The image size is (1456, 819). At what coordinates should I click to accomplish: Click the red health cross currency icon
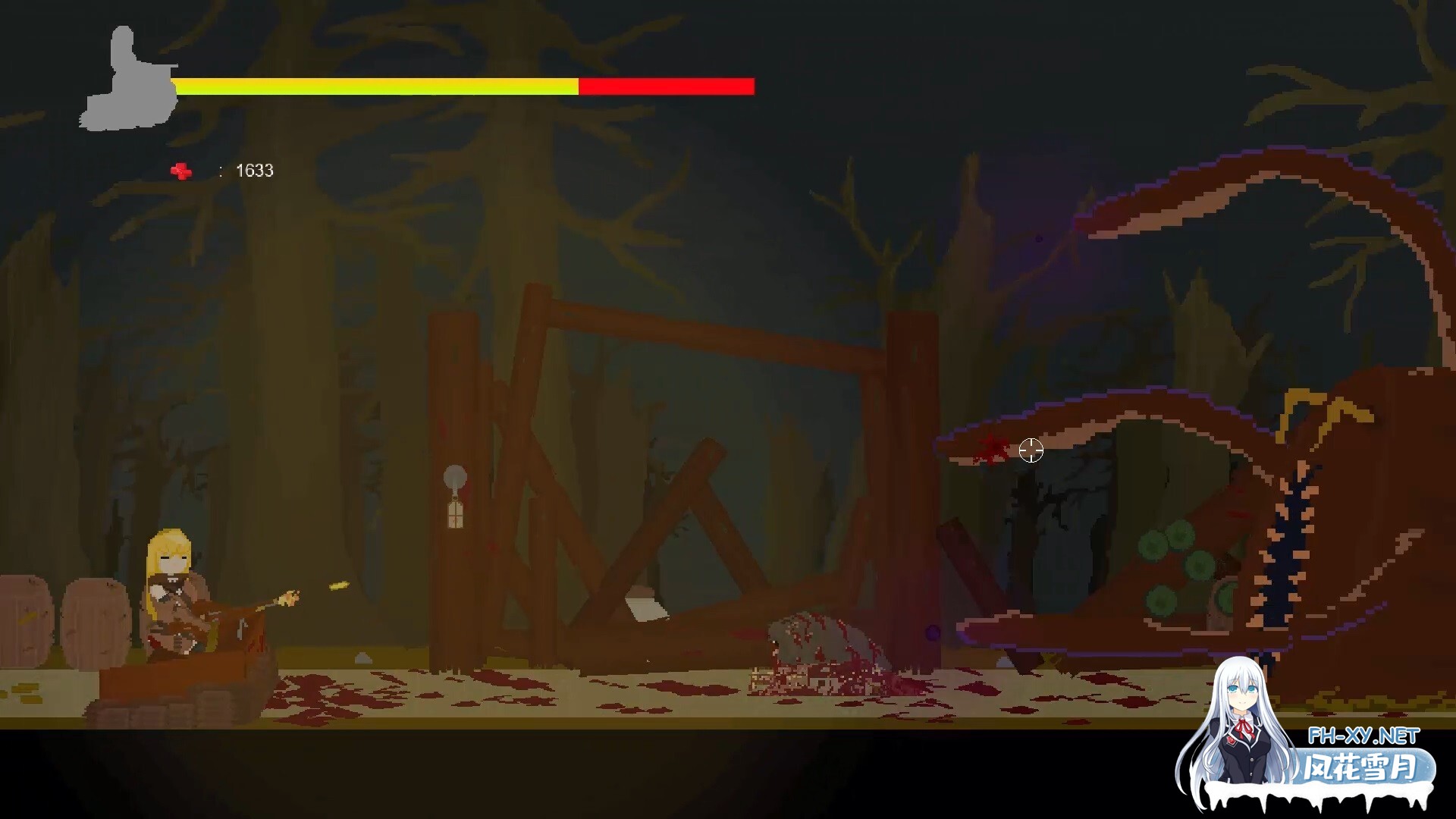tap(180, 170)
